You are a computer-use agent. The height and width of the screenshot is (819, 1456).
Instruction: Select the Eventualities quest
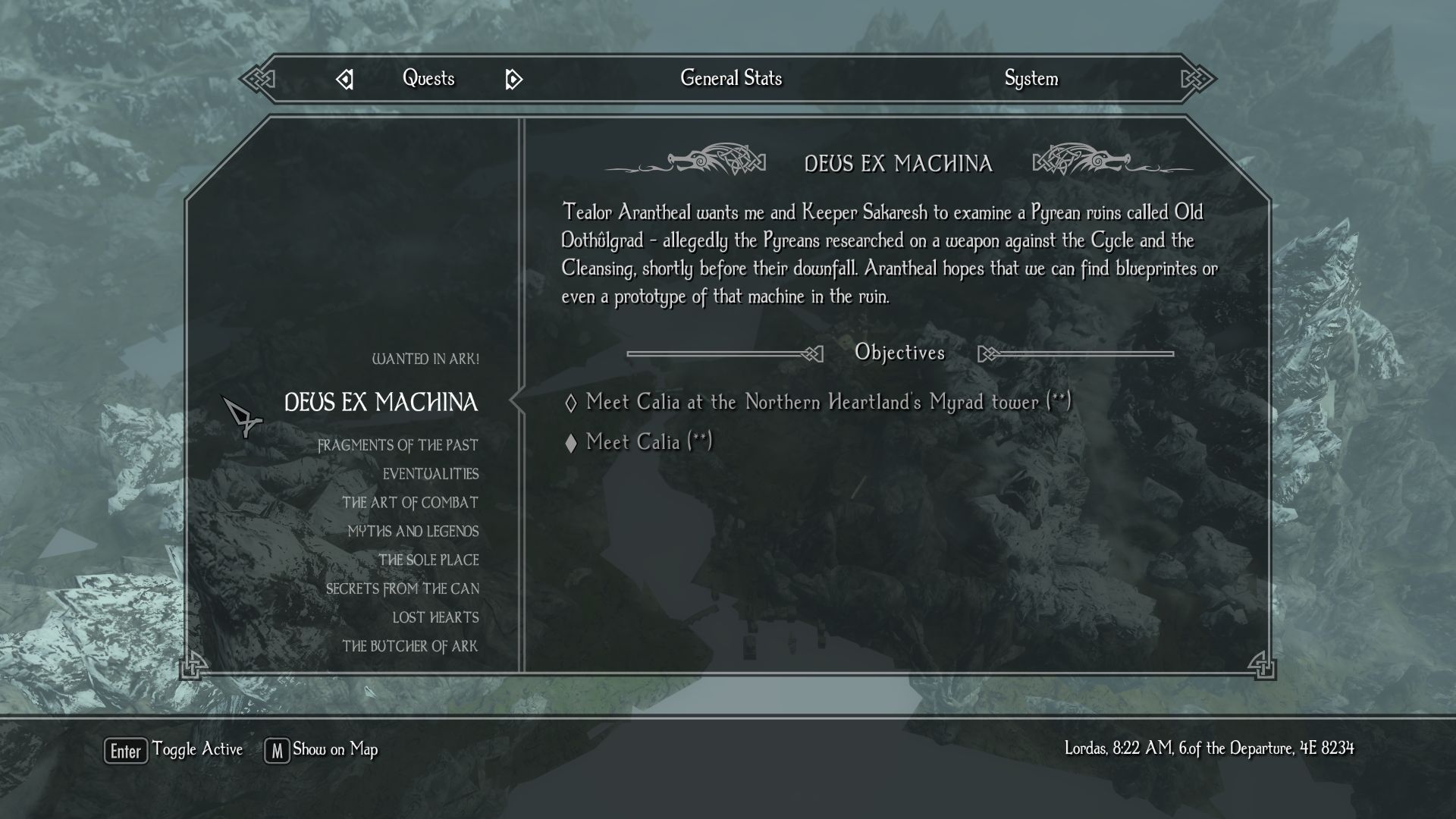(430, 474)
